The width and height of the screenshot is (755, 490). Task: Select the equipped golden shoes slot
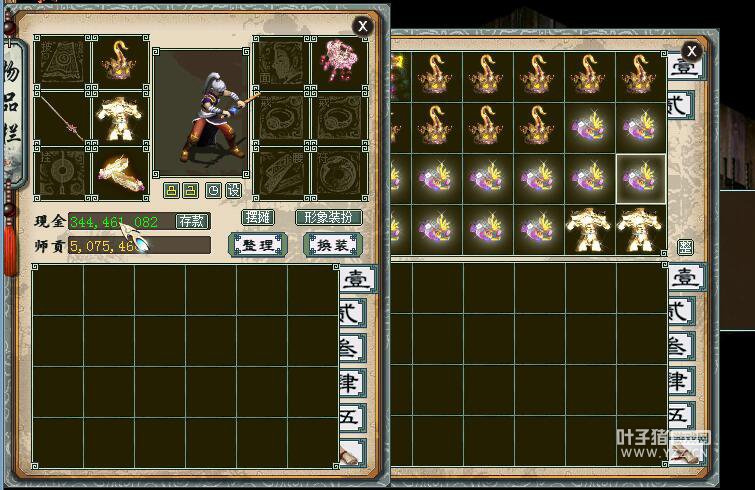coord(122,173)
